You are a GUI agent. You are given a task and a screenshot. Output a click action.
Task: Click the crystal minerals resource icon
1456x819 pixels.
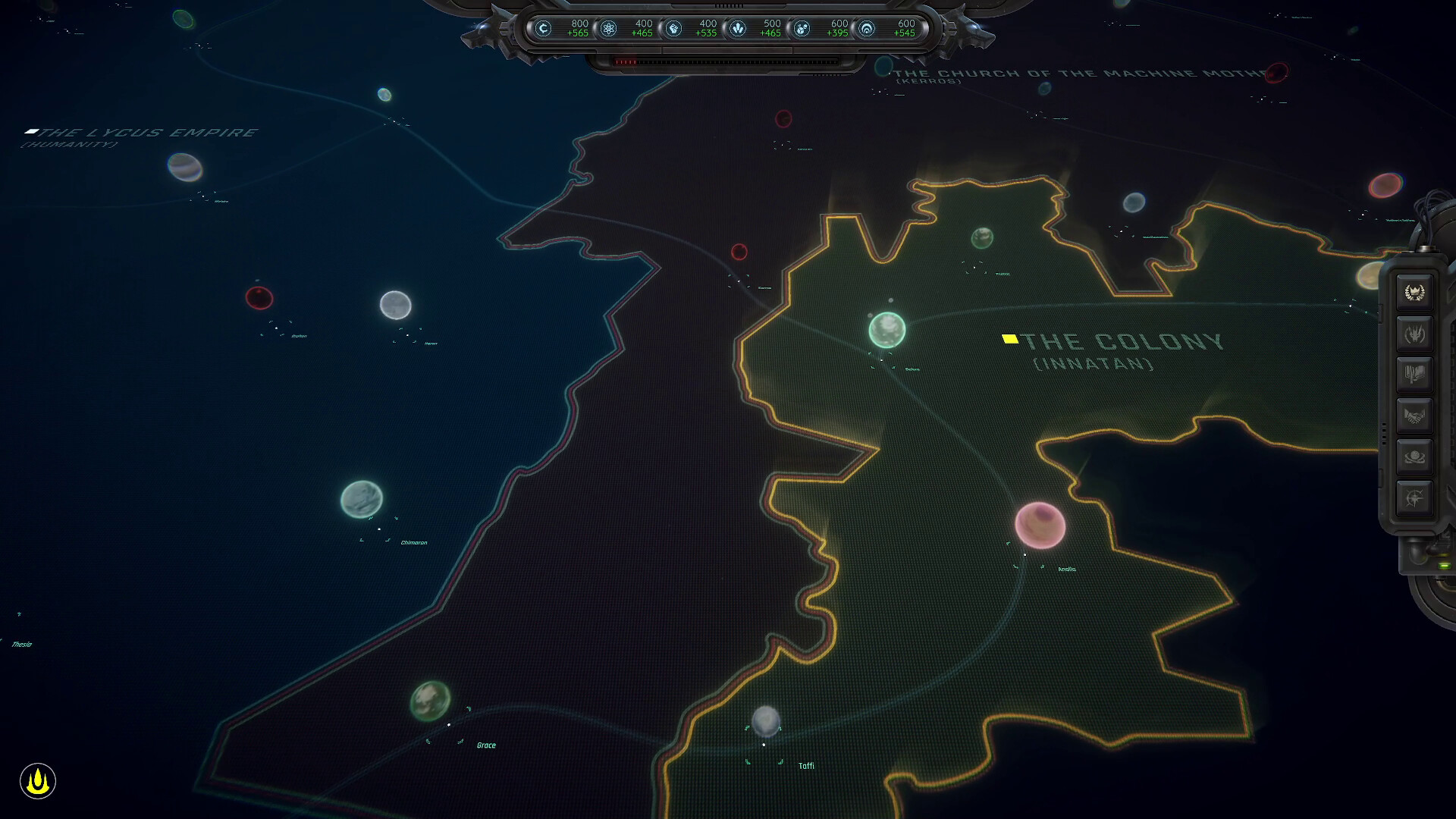click(739, 29)
